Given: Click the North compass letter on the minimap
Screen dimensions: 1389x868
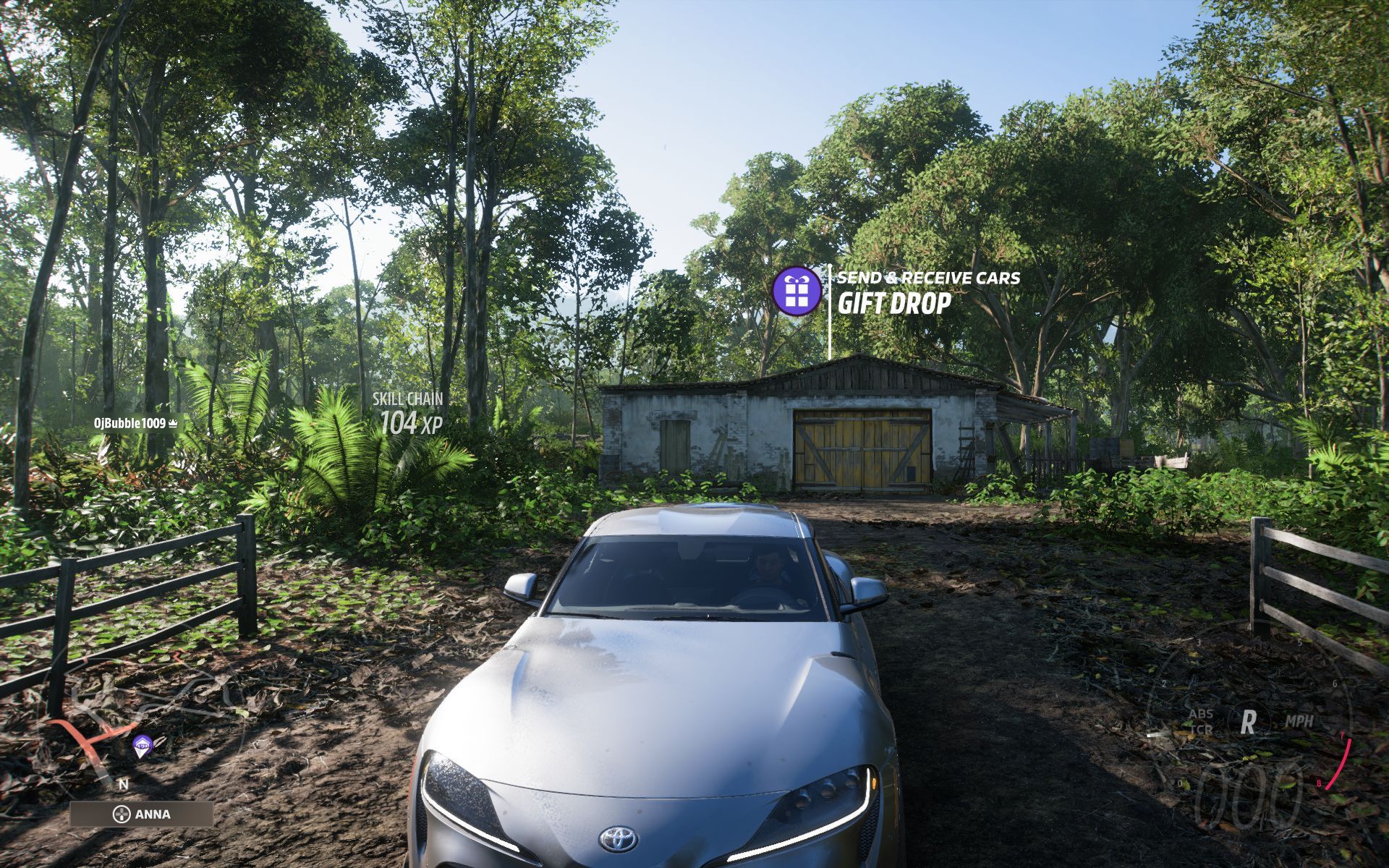Looking at the screenshot, I should [x=124, y=785].
